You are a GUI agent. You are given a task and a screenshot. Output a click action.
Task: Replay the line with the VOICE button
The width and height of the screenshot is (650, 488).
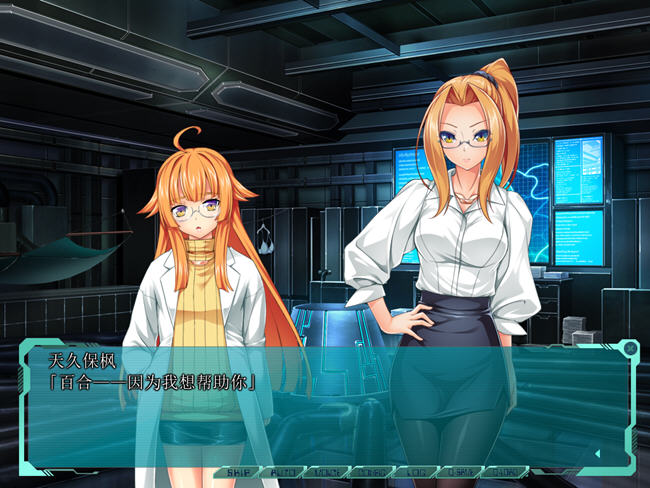(326, 472)
